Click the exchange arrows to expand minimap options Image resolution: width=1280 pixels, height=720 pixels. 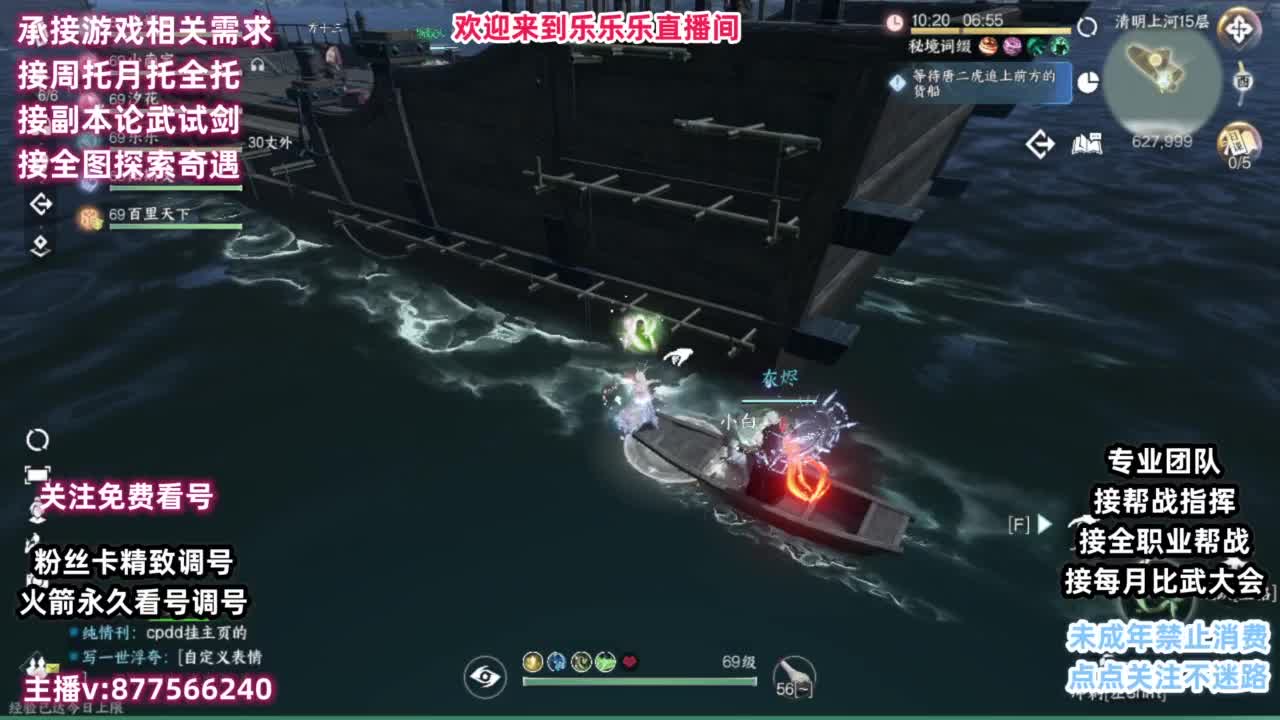pos(1041,143)
